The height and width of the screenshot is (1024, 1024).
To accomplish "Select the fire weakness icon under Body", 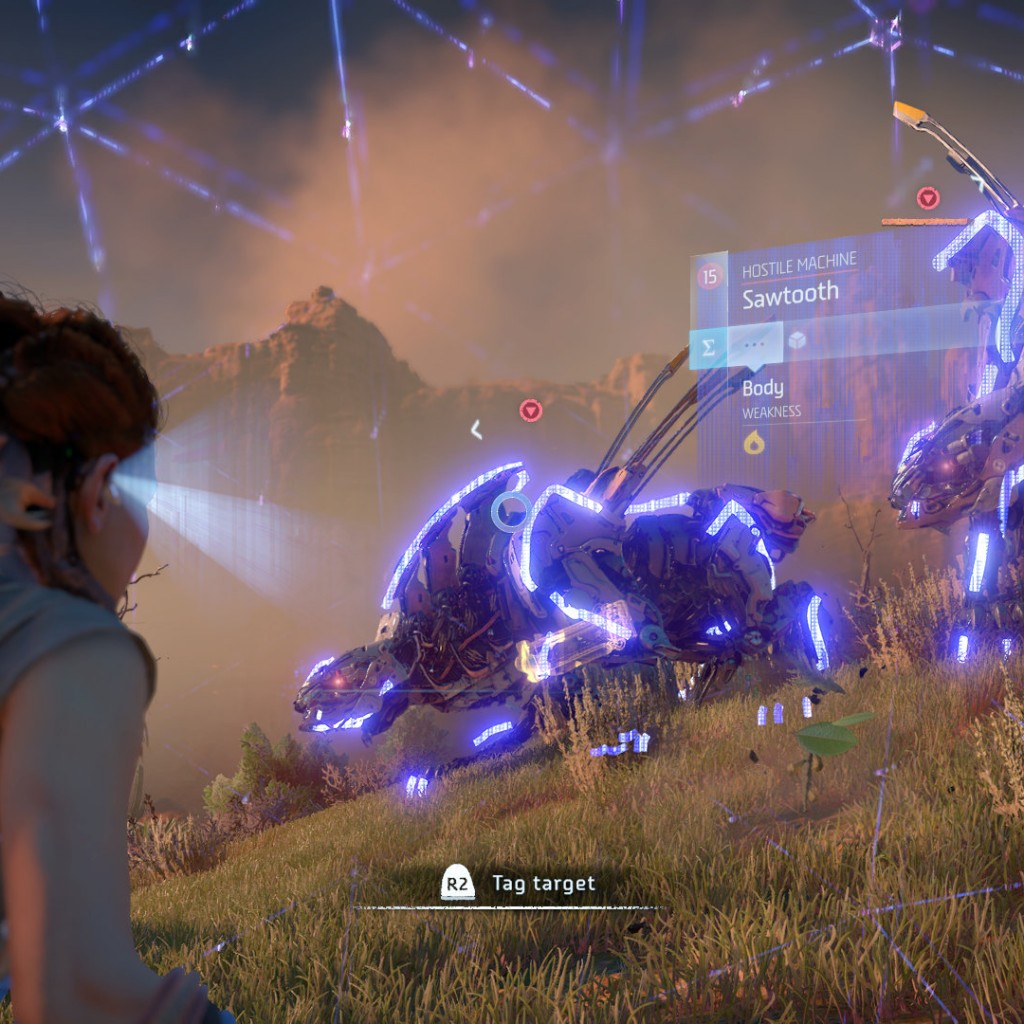I will 754,442.
